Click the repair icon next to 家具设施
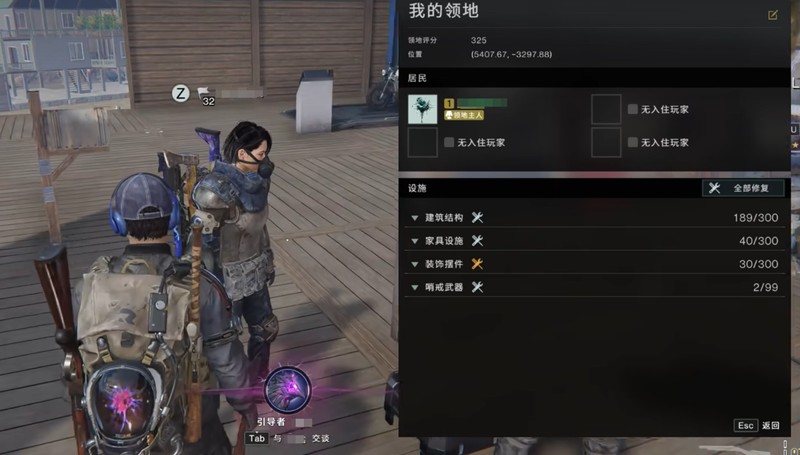800x455 pixels. coord(477,241)
